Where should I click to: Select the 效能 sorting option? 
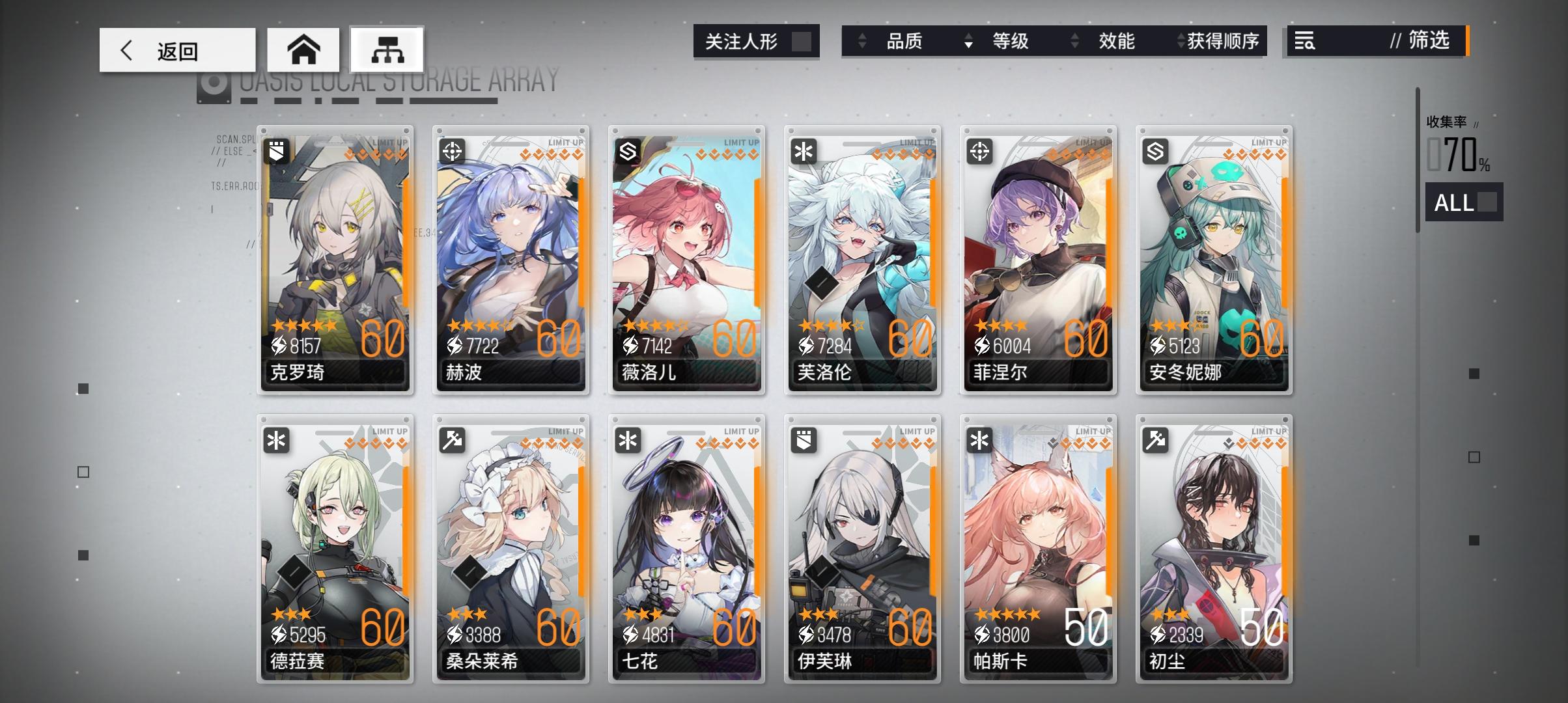click(x=1117, y=42)
